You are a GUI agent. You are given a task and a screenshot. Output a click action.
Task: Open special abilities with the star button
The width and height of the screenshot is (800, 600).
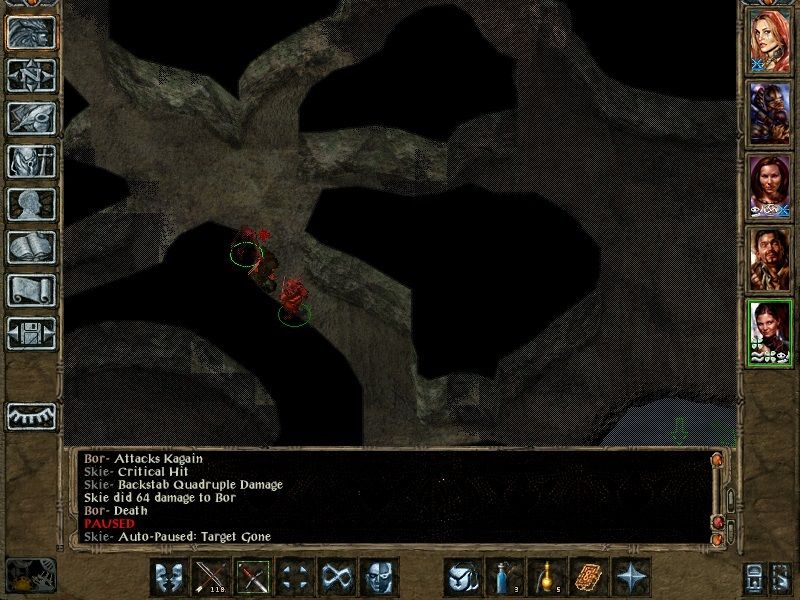coord(631,578)
